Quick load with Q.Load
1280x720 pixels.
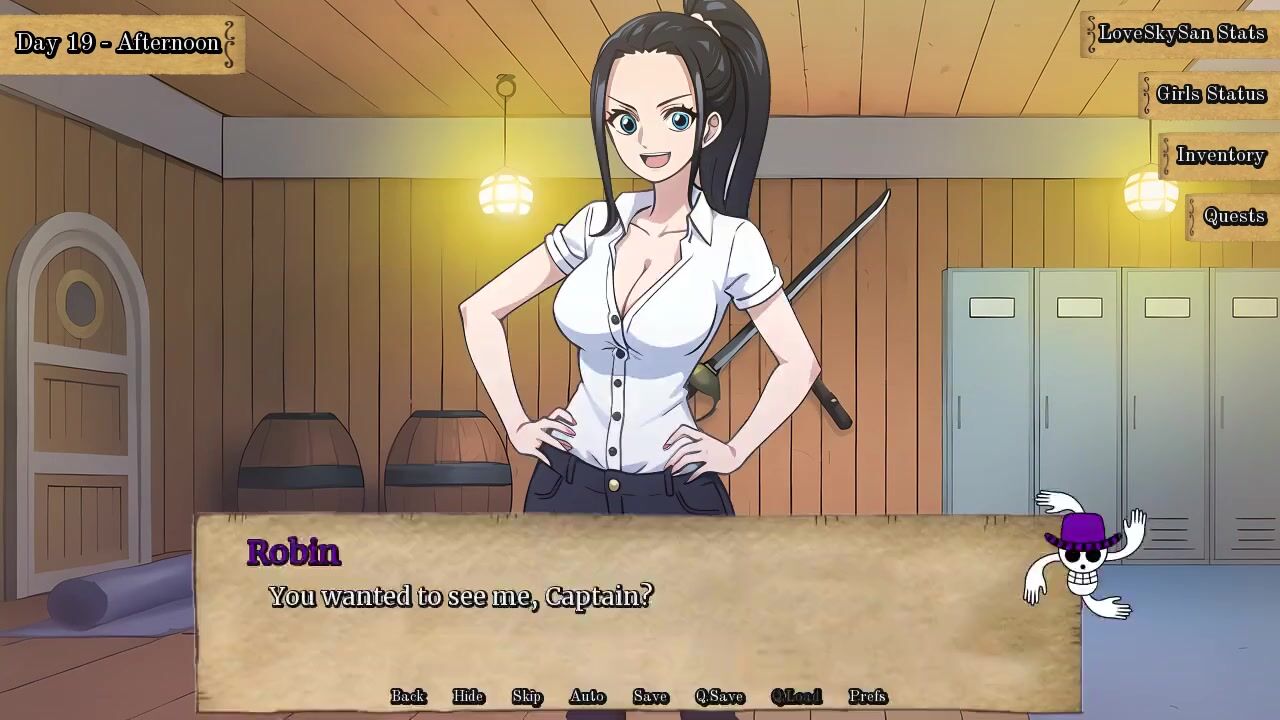click(796, 696)
